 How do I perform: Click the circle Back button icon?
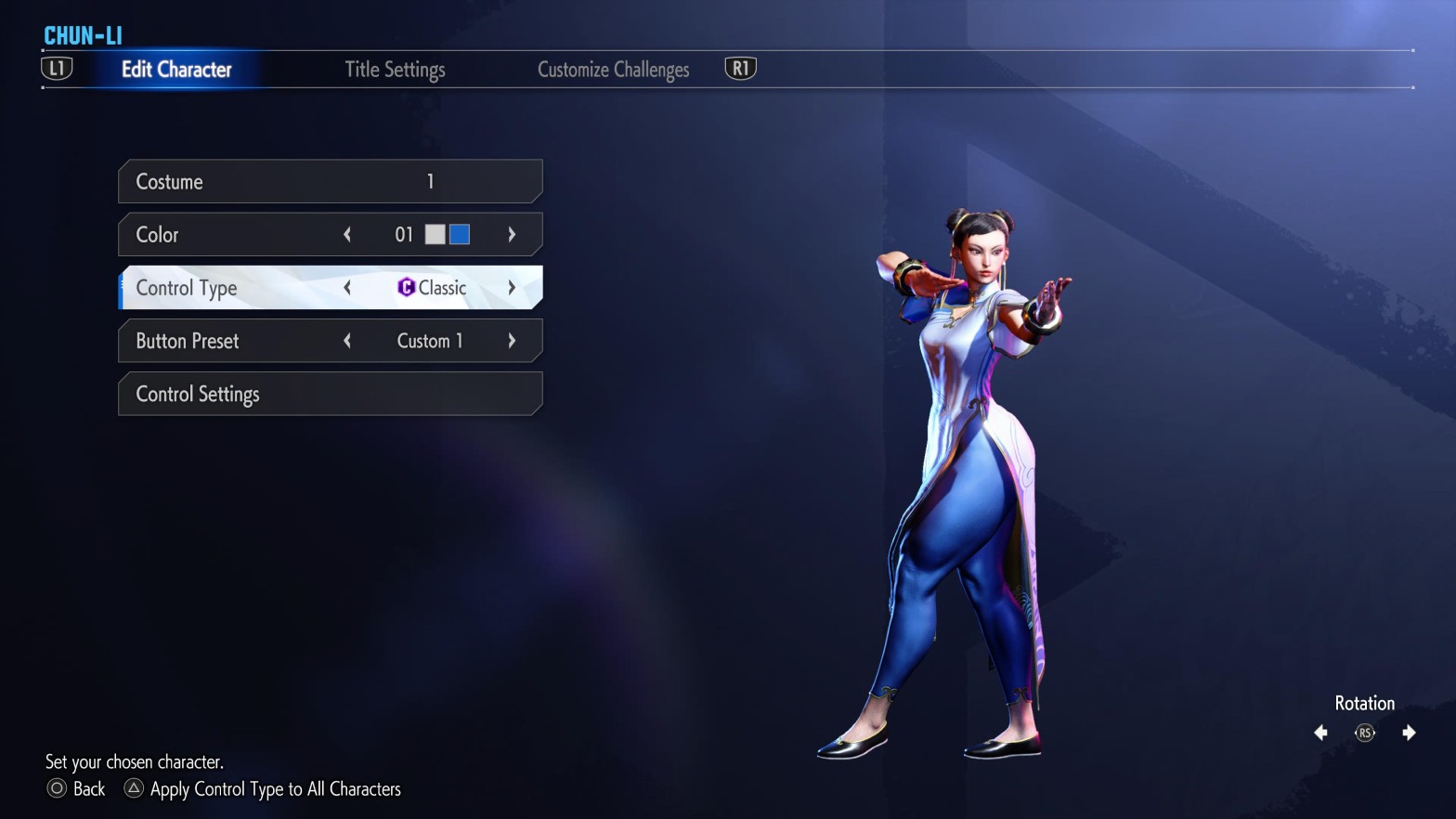click(x=57, y=788)
